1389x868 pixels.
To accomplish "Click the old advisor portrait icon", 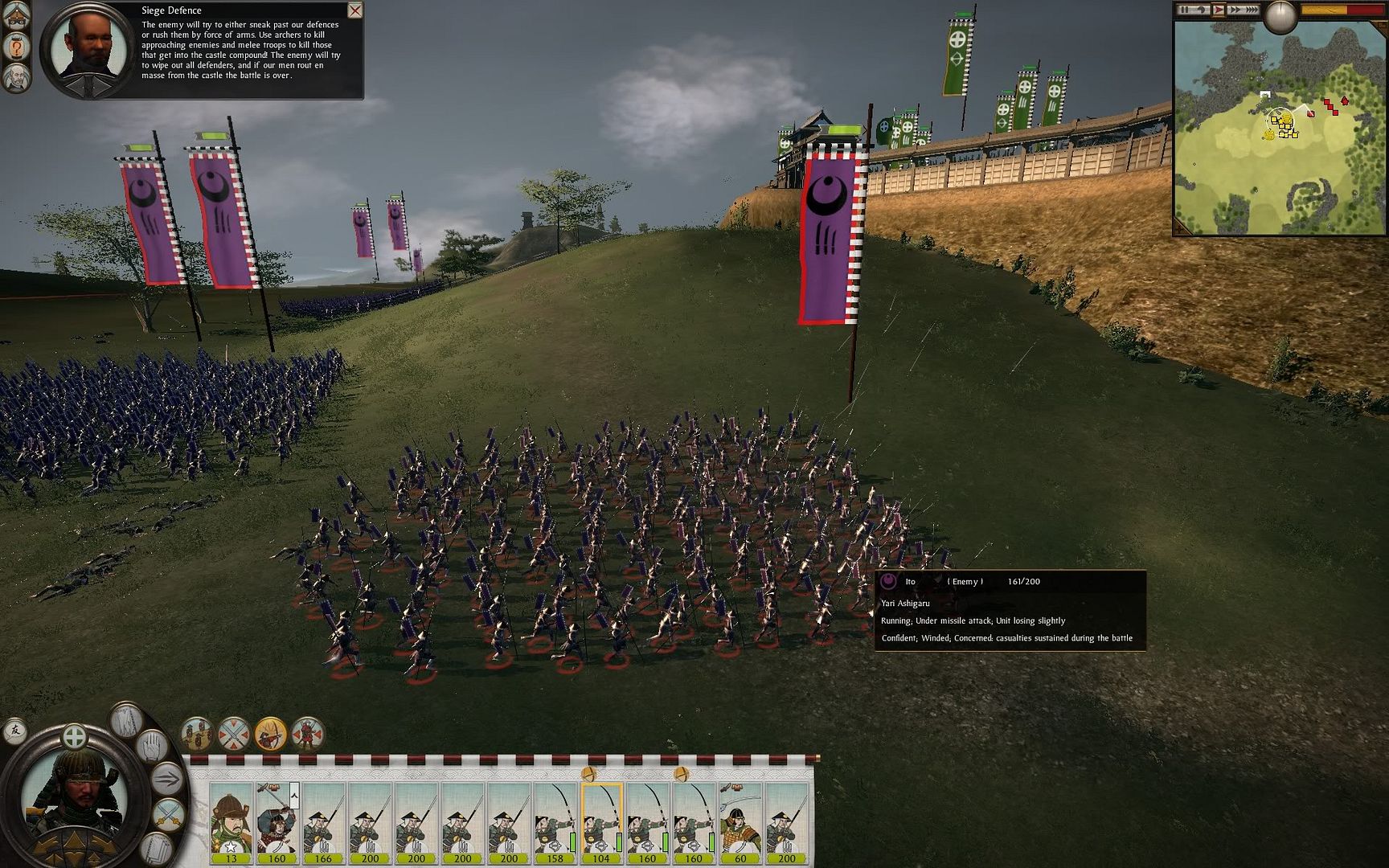I will 17,77.
